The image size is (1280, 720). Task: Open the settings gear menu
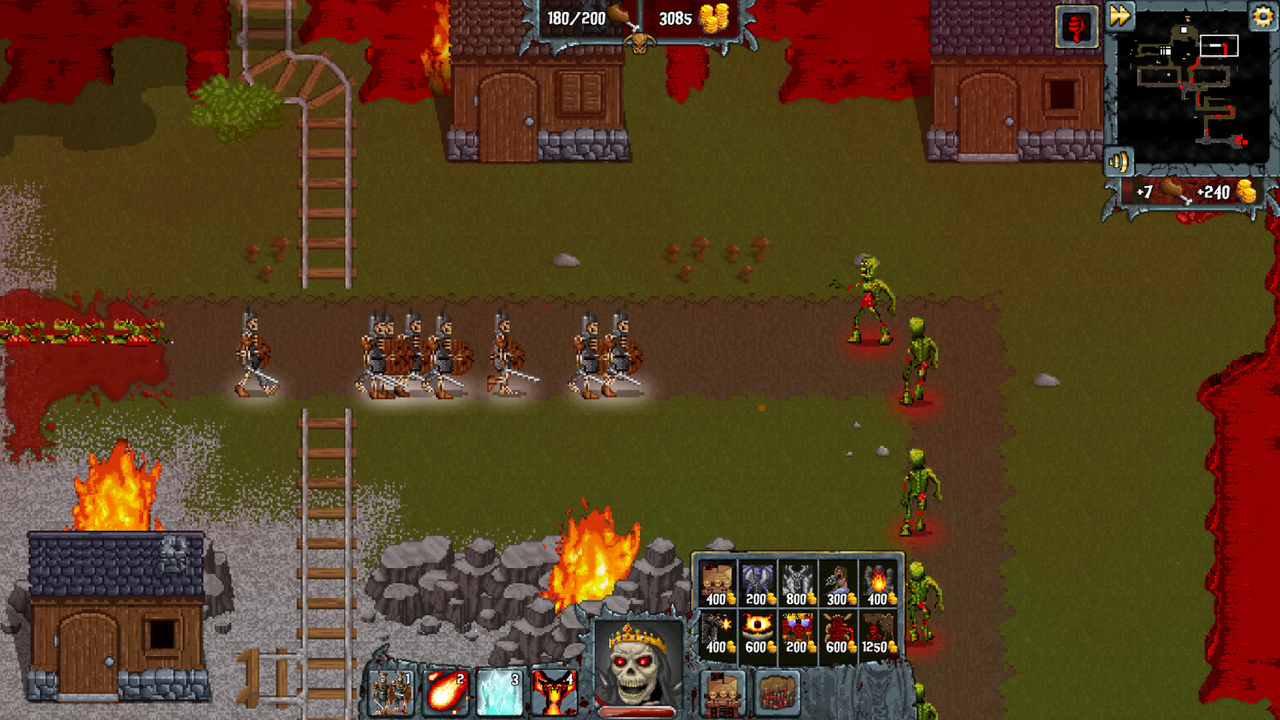tap(1262, 17)
